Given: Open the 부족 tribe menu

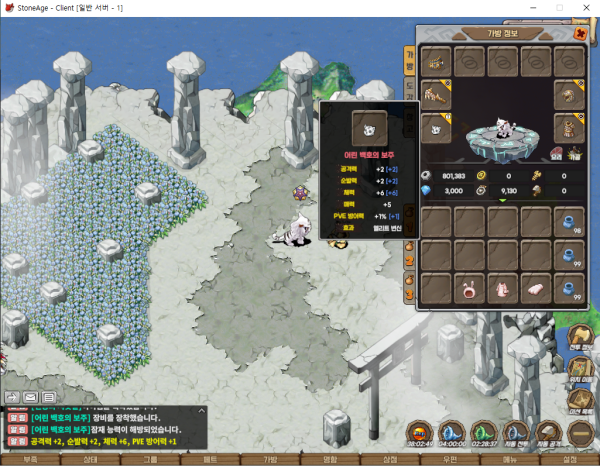Looking at the screenshot, I should click(x=30, y=460).
